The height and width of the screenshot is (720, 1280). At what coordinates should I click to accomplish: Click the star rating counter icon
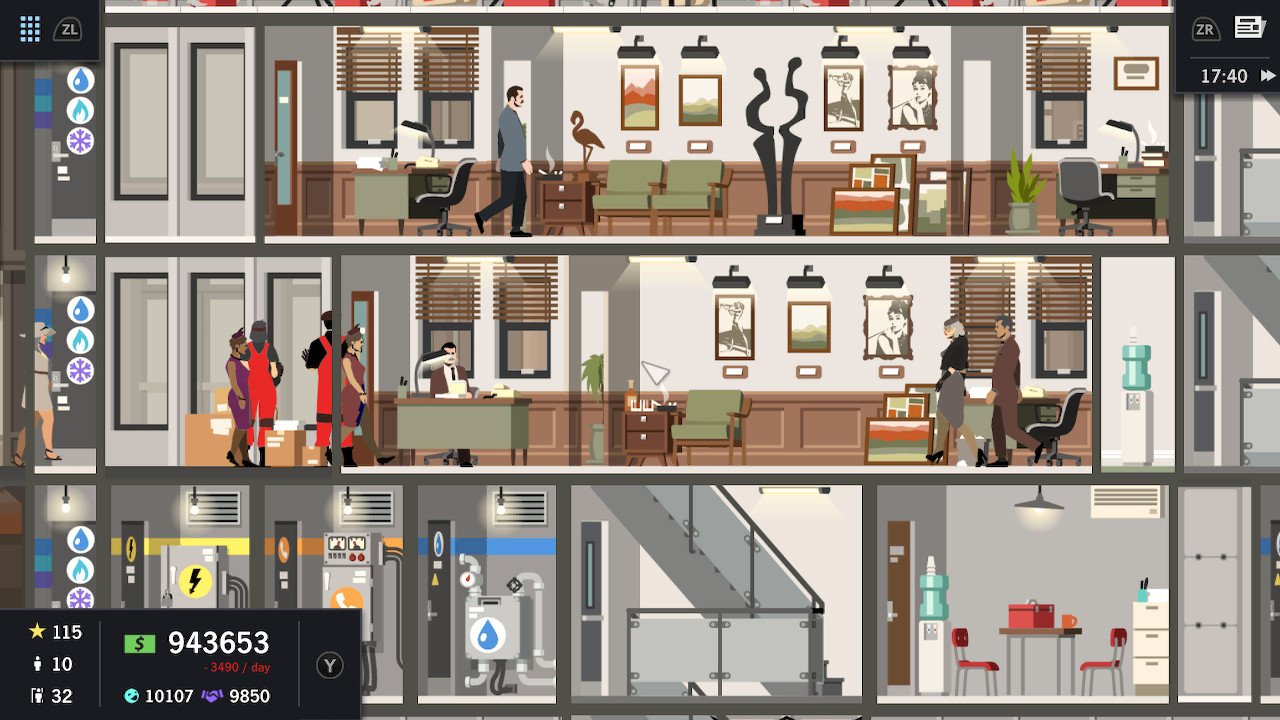[x=35, y=632]
